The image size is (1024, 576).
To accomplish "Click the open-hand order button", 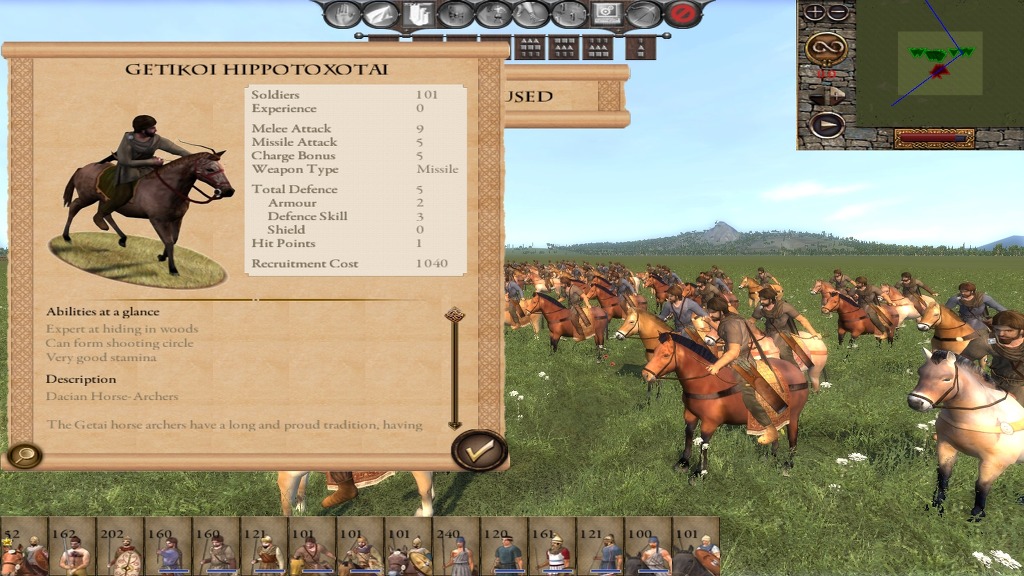I will point(342,14).
